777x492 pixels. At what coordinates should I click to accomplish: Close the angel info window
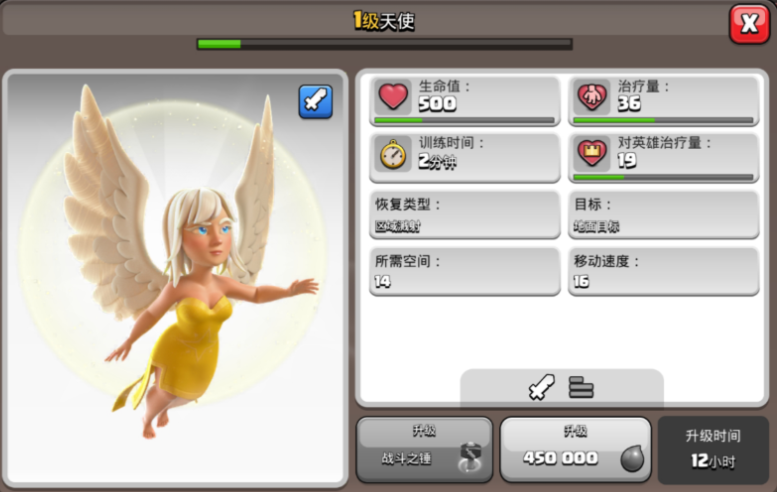click(x=749, y=24)
